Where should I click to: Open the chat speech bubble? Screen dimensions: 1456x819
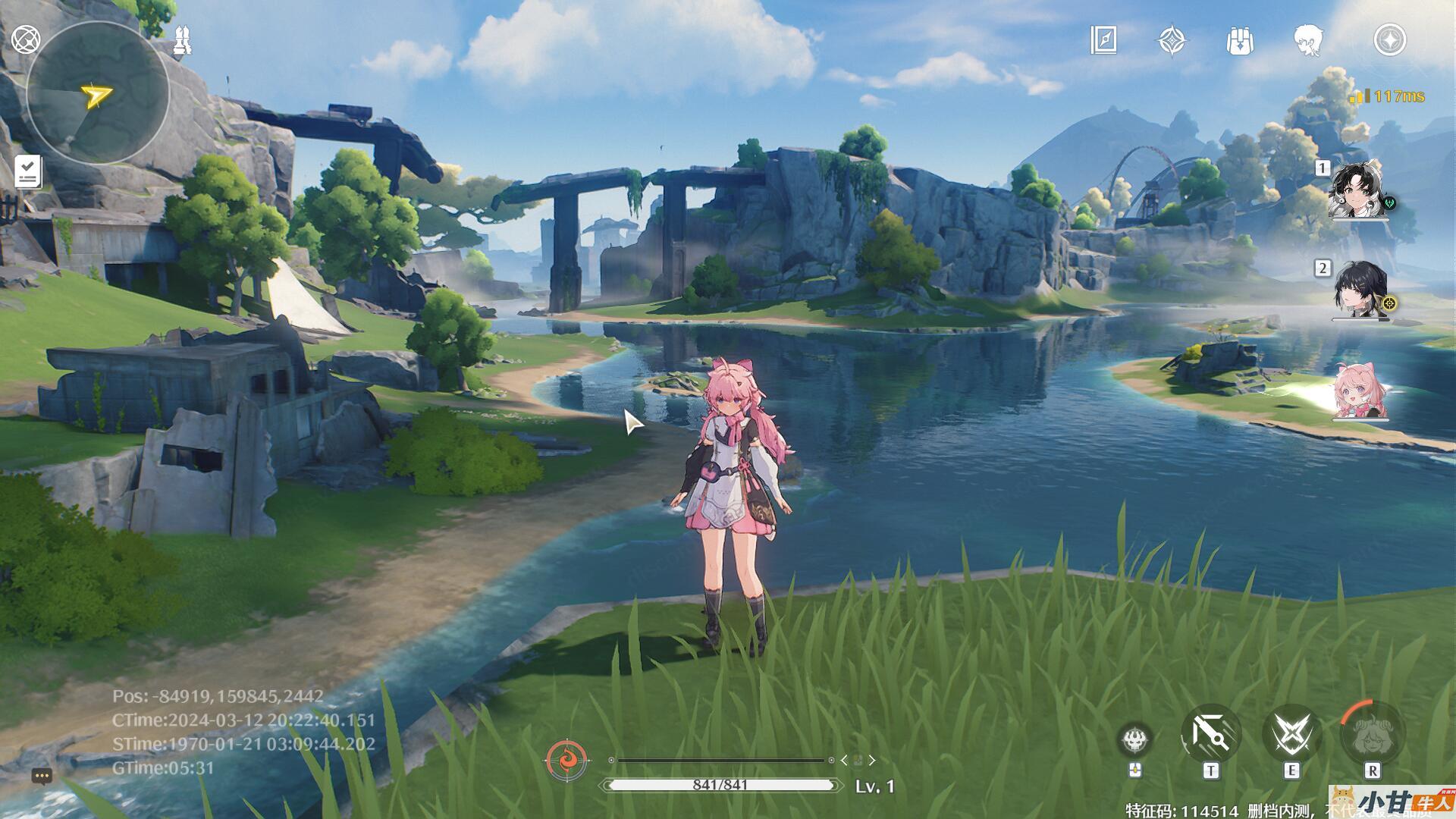click(x=42, y=776)
